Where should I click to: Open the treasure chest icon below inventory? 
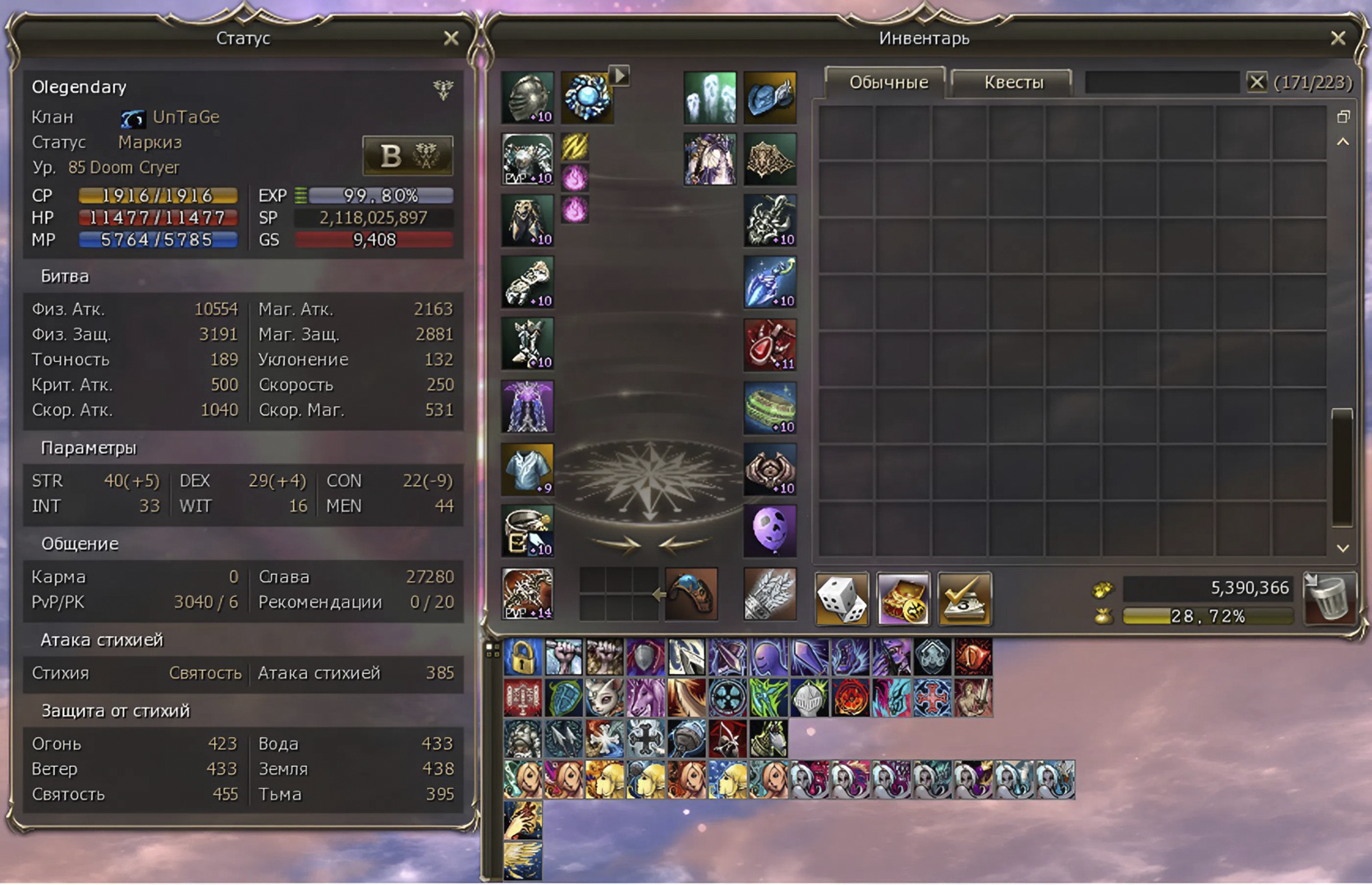coord(903,599)
